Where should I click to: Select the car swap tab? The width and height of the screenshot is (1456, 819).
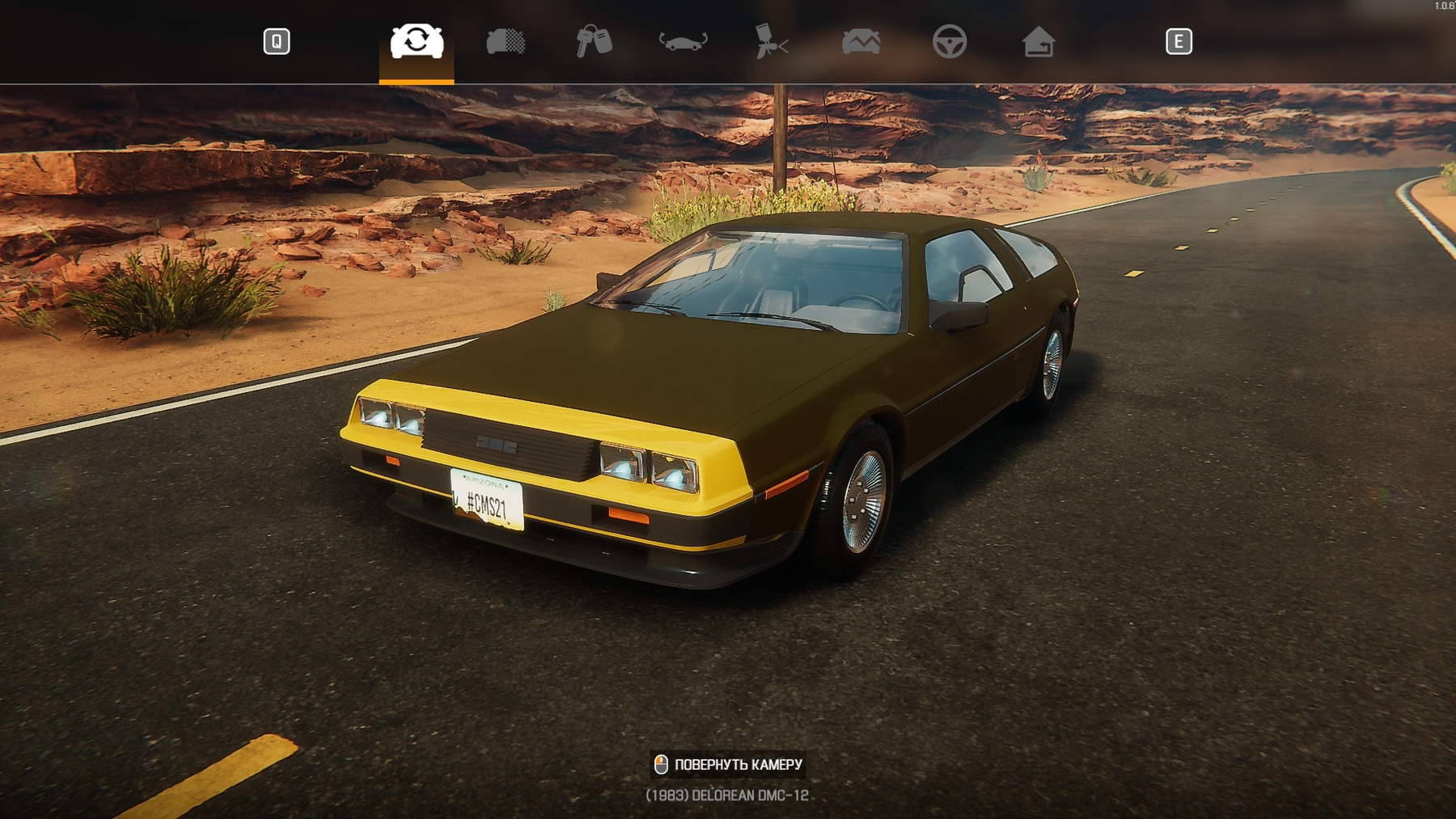click(417, 41)
